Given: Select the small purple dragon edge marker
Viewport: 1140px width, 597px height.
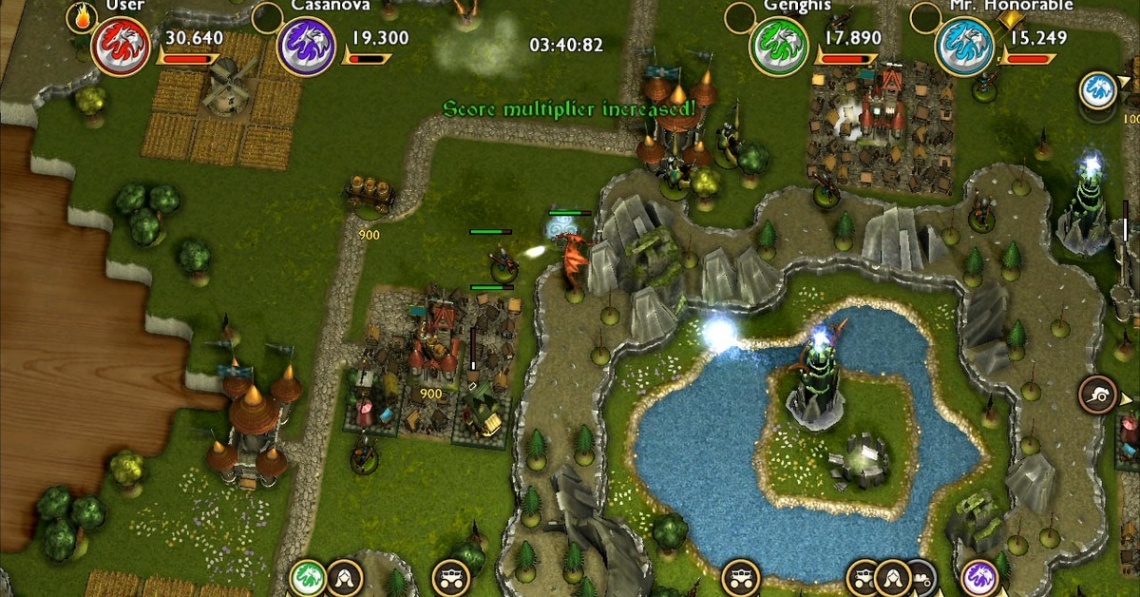Looking at the screenshot, I should point(979,577).
